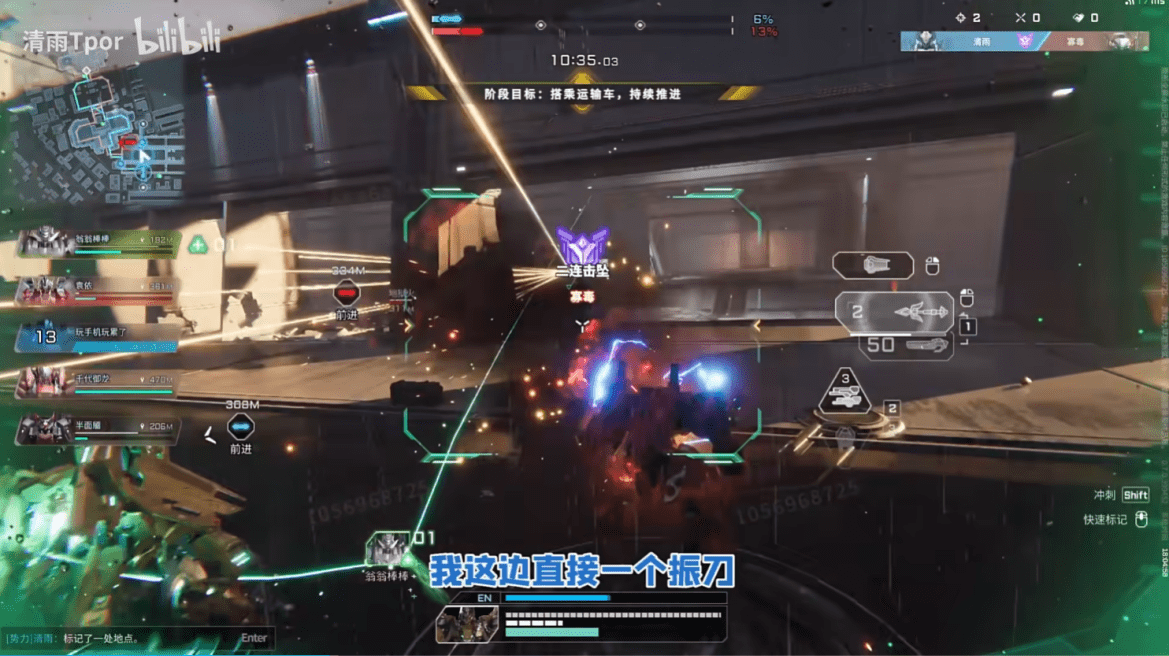Click the bilibili logo watermark
1169x656 pixels.
(177, 38)
